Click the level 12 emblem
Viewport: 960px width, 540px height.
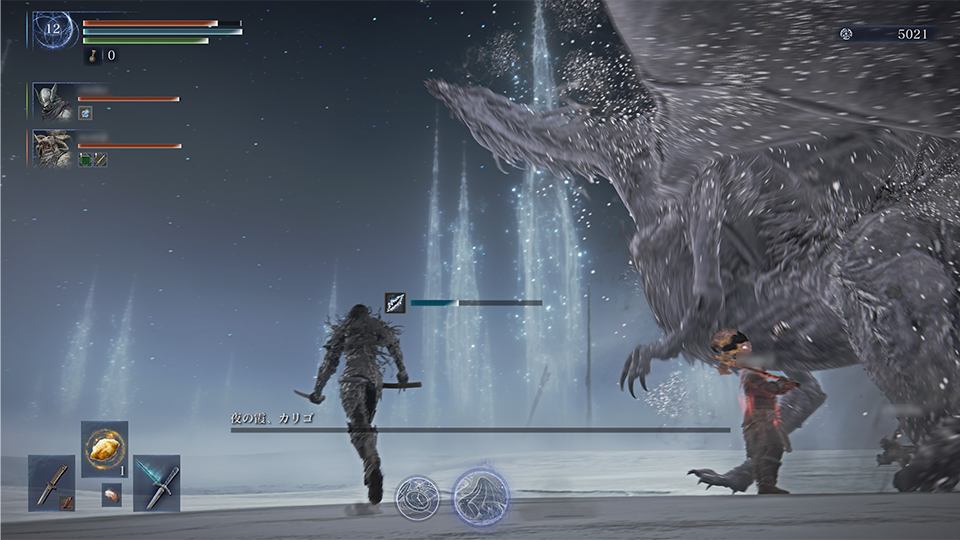(x=52, y=30)
